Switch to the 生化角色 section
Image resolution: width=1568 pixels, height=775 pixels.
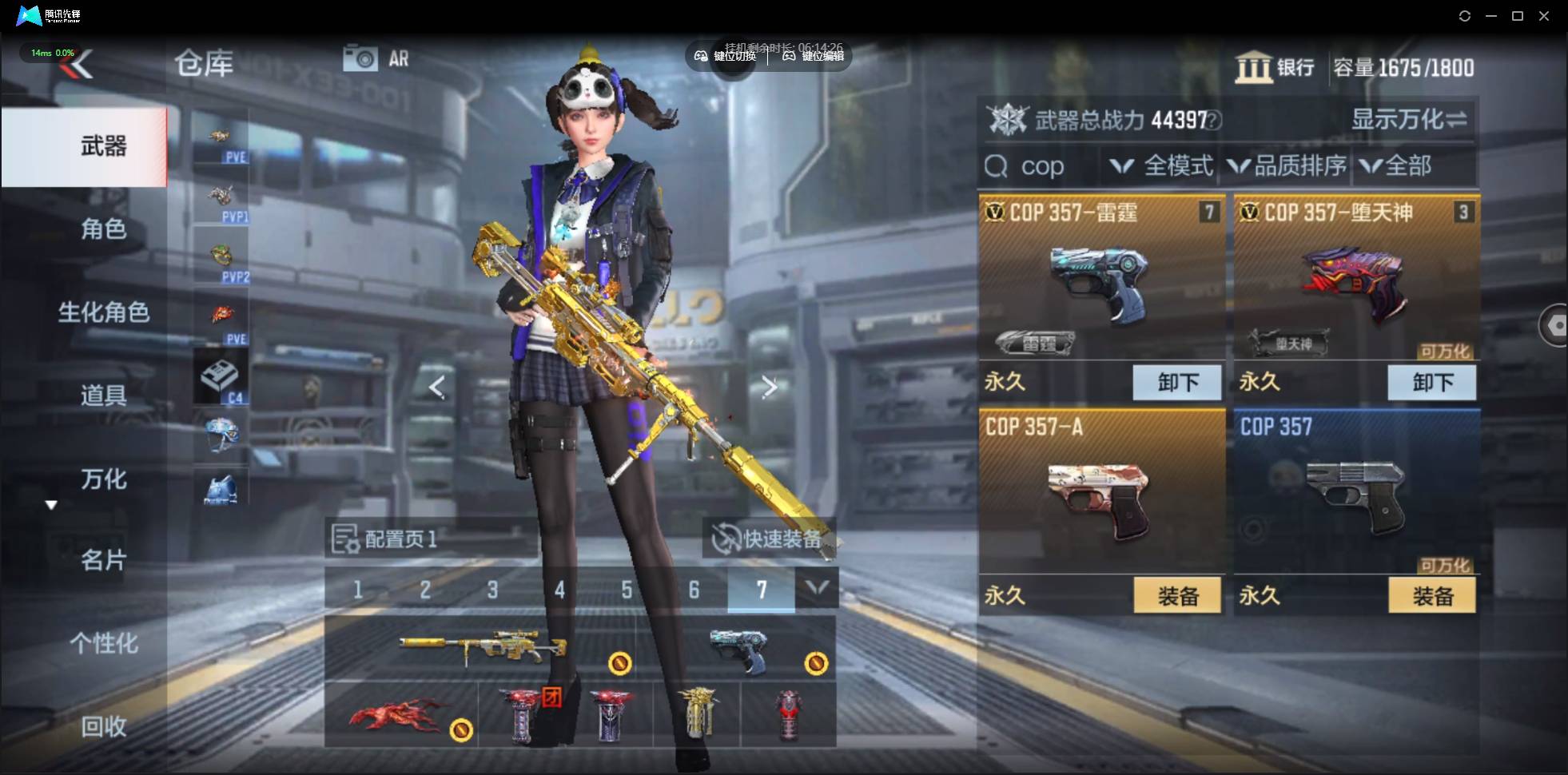click(103, 312)
